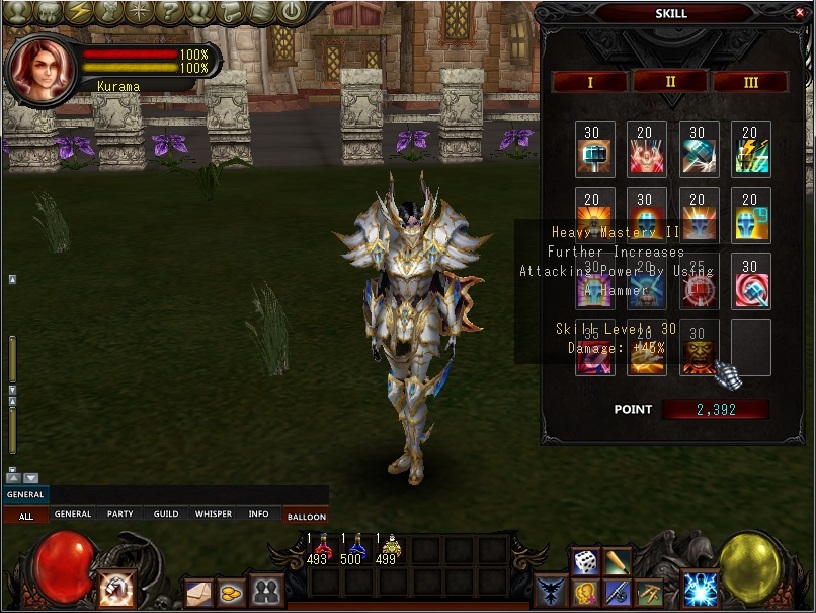Select the level 30 hammer skill icon
This screenshot has width=816, height=613.
[x=594, y=149]
